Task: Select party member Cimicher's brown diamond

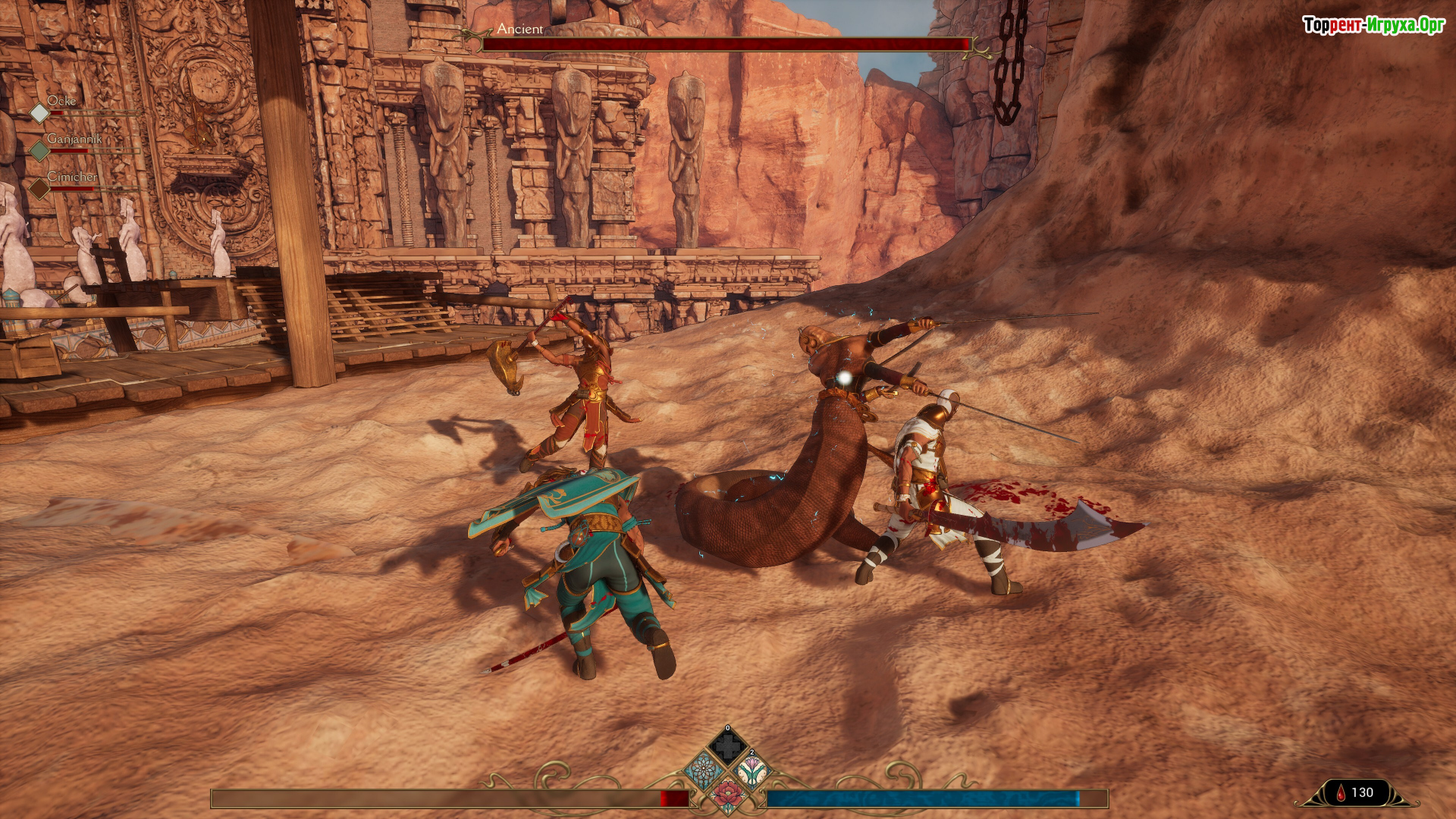Action: point(39,188)
